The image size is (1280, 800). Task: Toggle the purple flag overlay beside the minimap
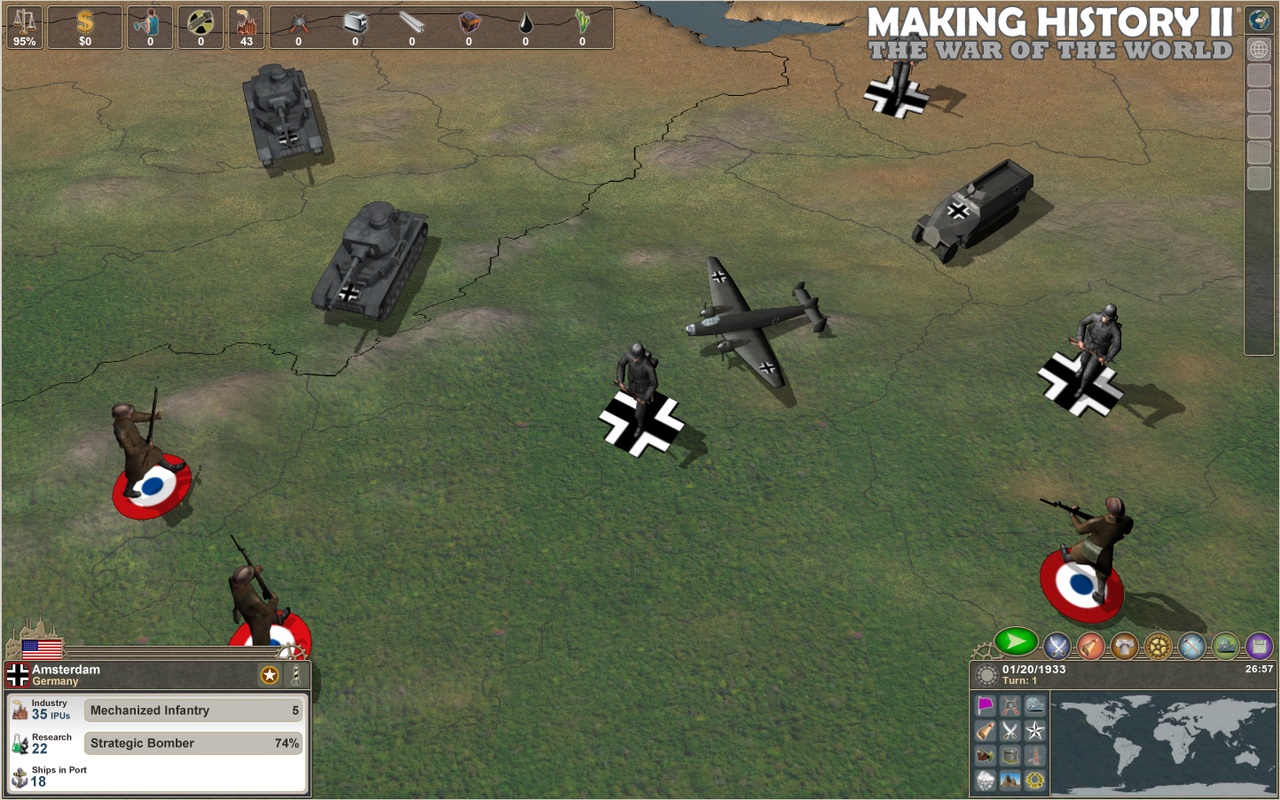986,704
